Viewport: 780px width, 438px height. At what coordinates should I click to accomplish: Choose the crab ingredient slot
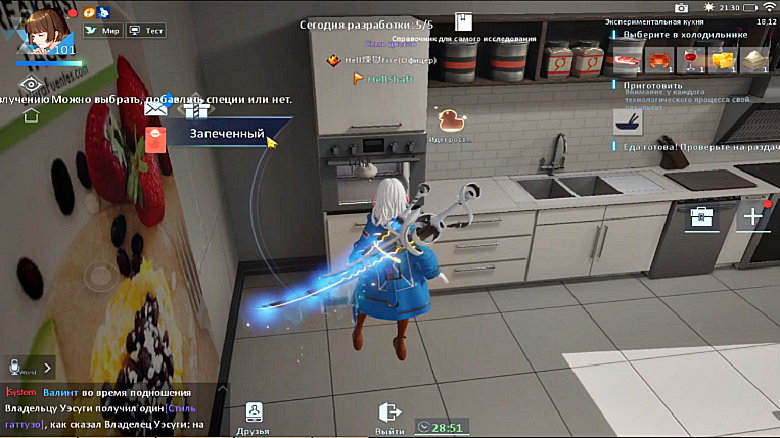pyautogui.click(x=659, y=60)
